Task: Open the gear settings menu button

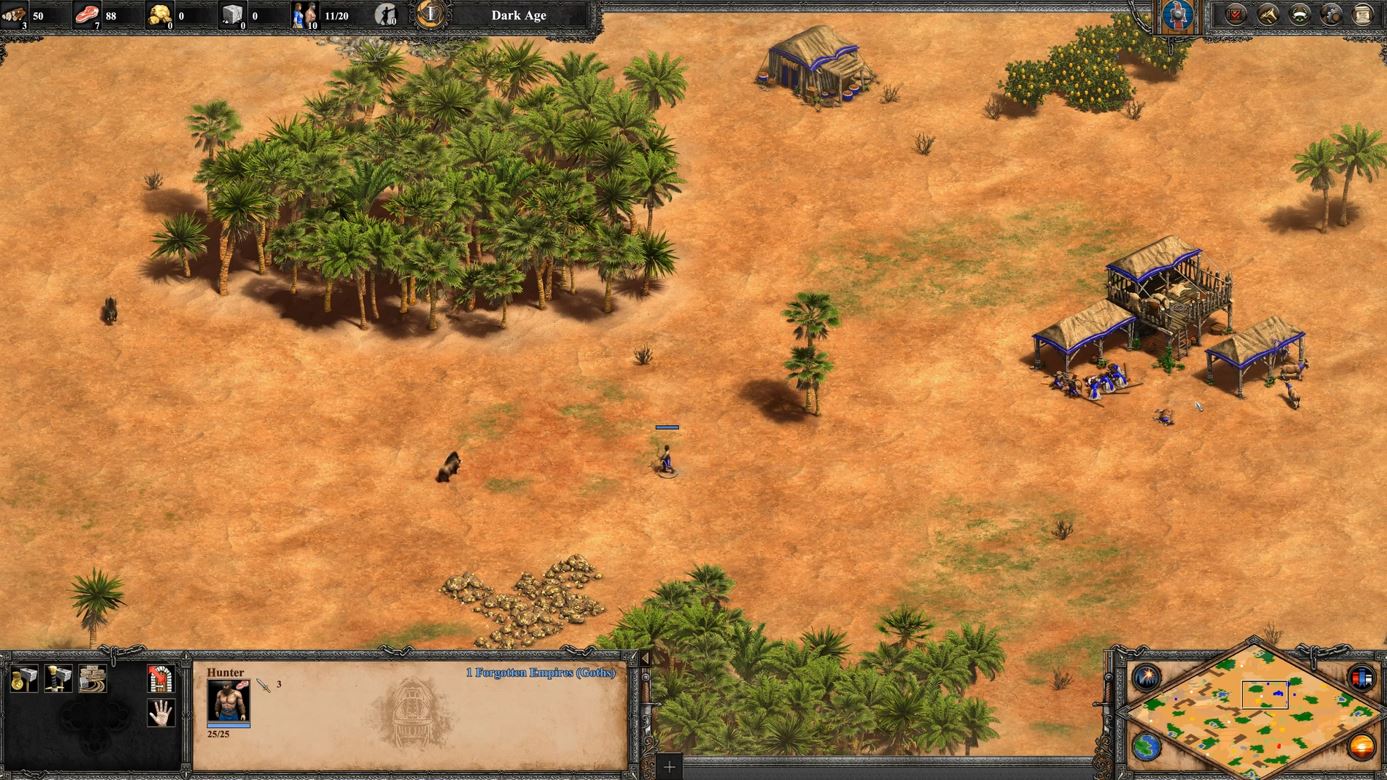Action: 1331,15
